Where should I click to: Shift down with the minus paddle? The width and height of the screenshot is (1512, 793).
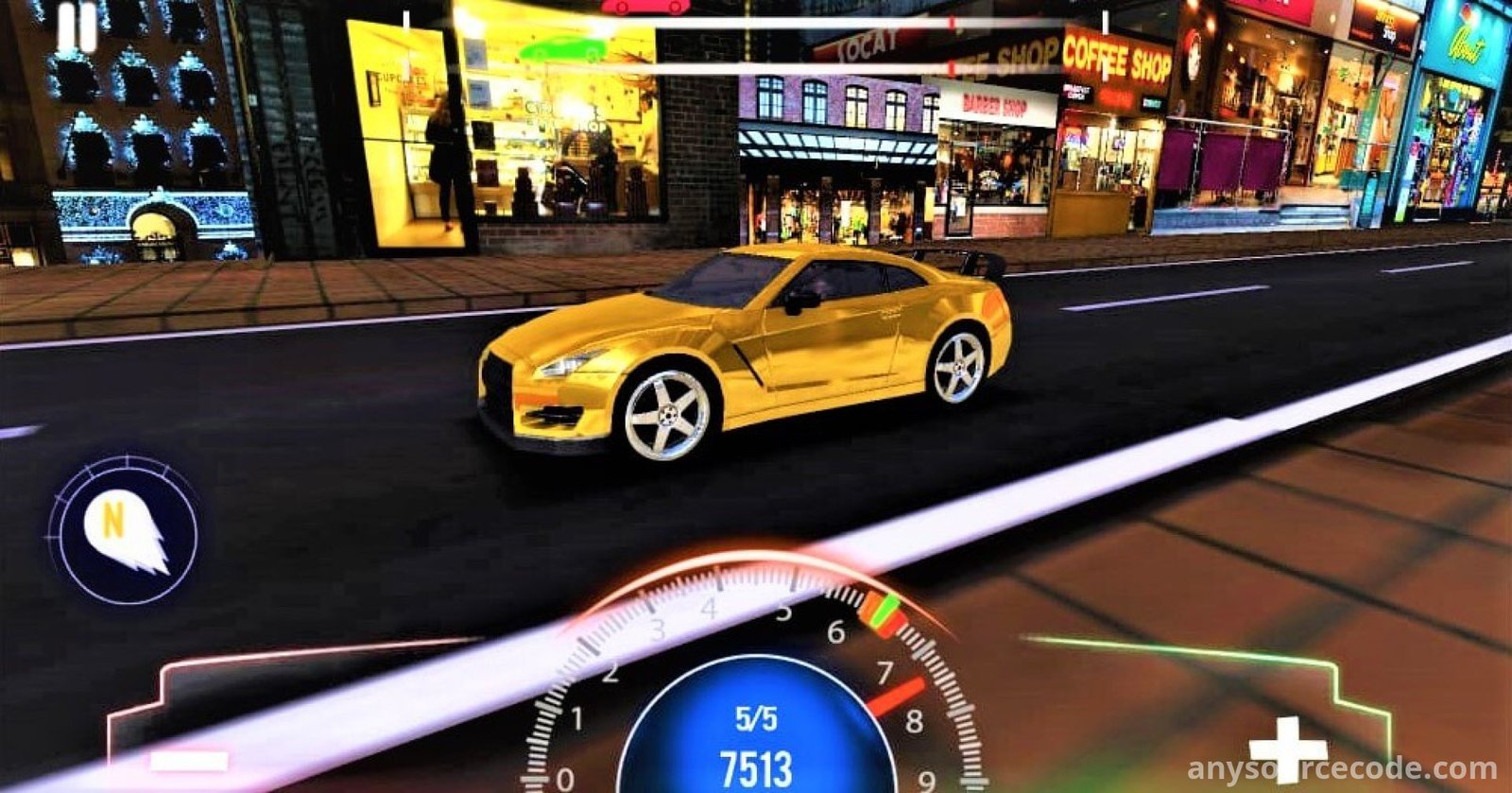pyautogui.click(x=189, y=759)
